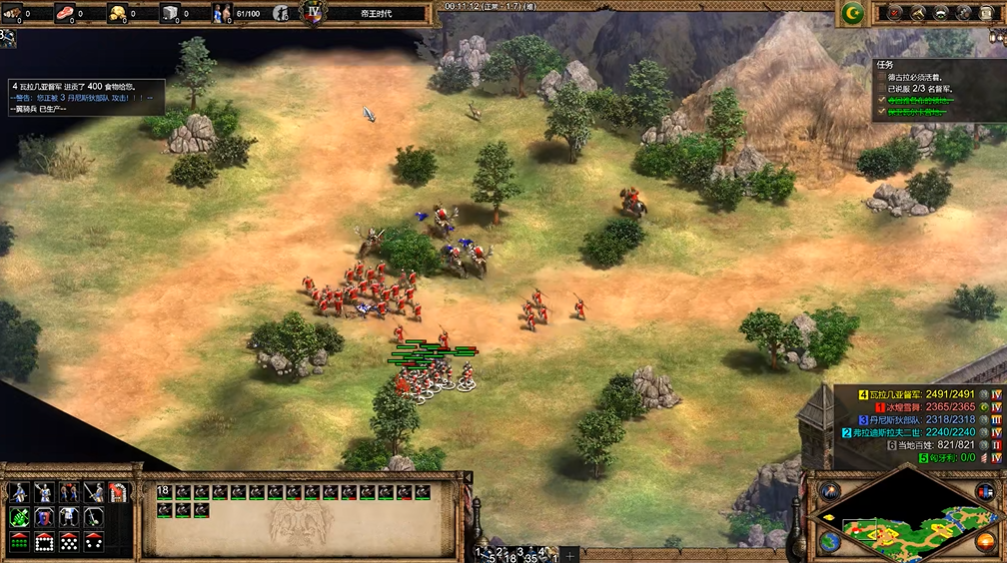The height and width of the screenshot is (563, 1007).
Task: Open settings with the gear icon
Action: (963, 13)
